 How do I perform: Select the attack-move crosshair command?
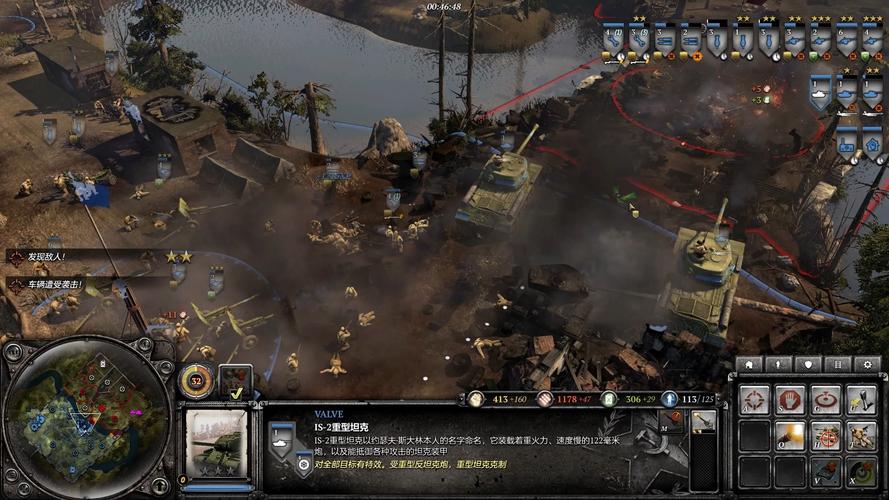tap(755, 400)
